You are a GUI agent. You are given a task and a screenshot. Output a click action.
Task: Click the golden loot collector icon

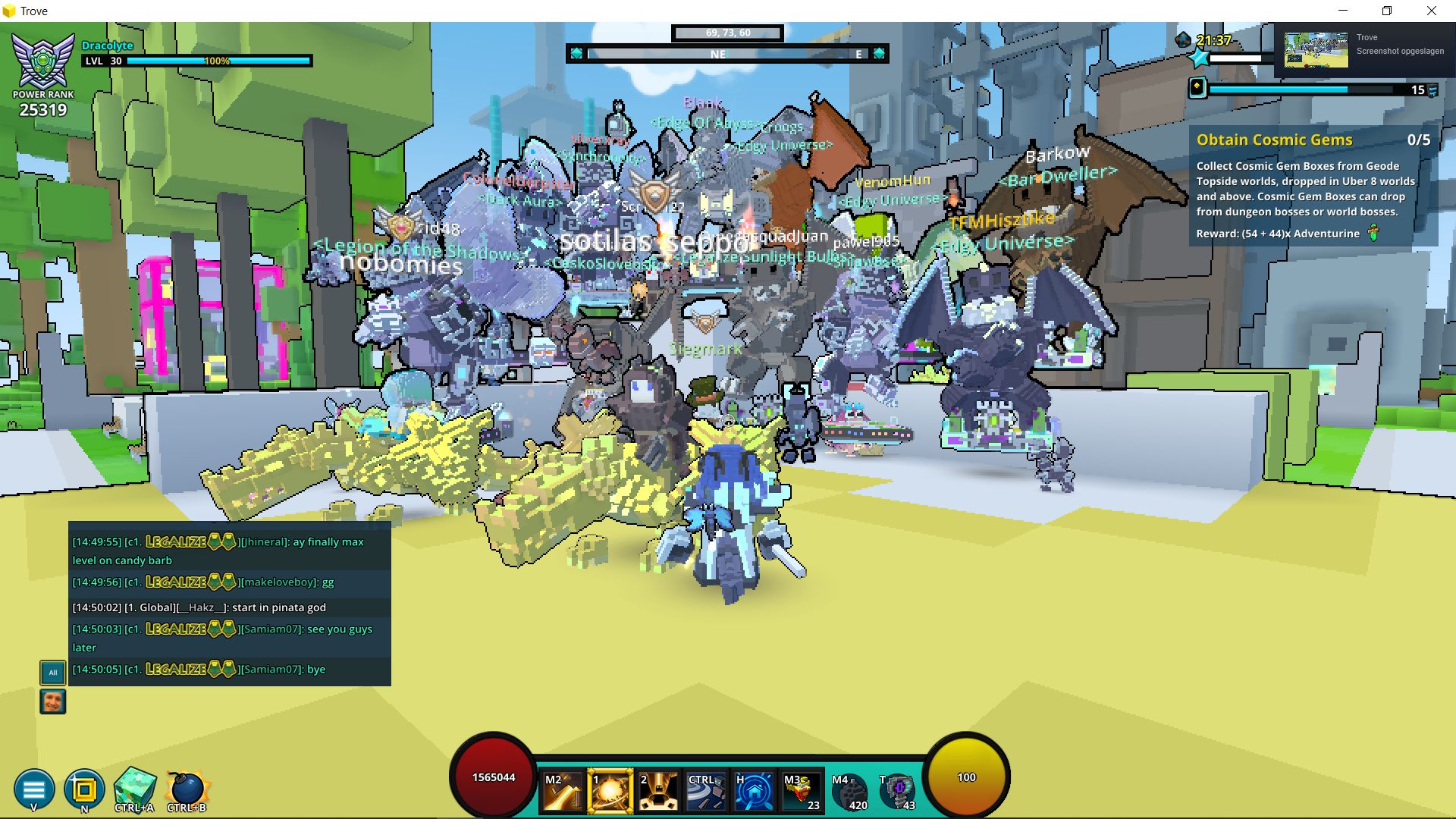pyautogui.click(x=85, y=789)
